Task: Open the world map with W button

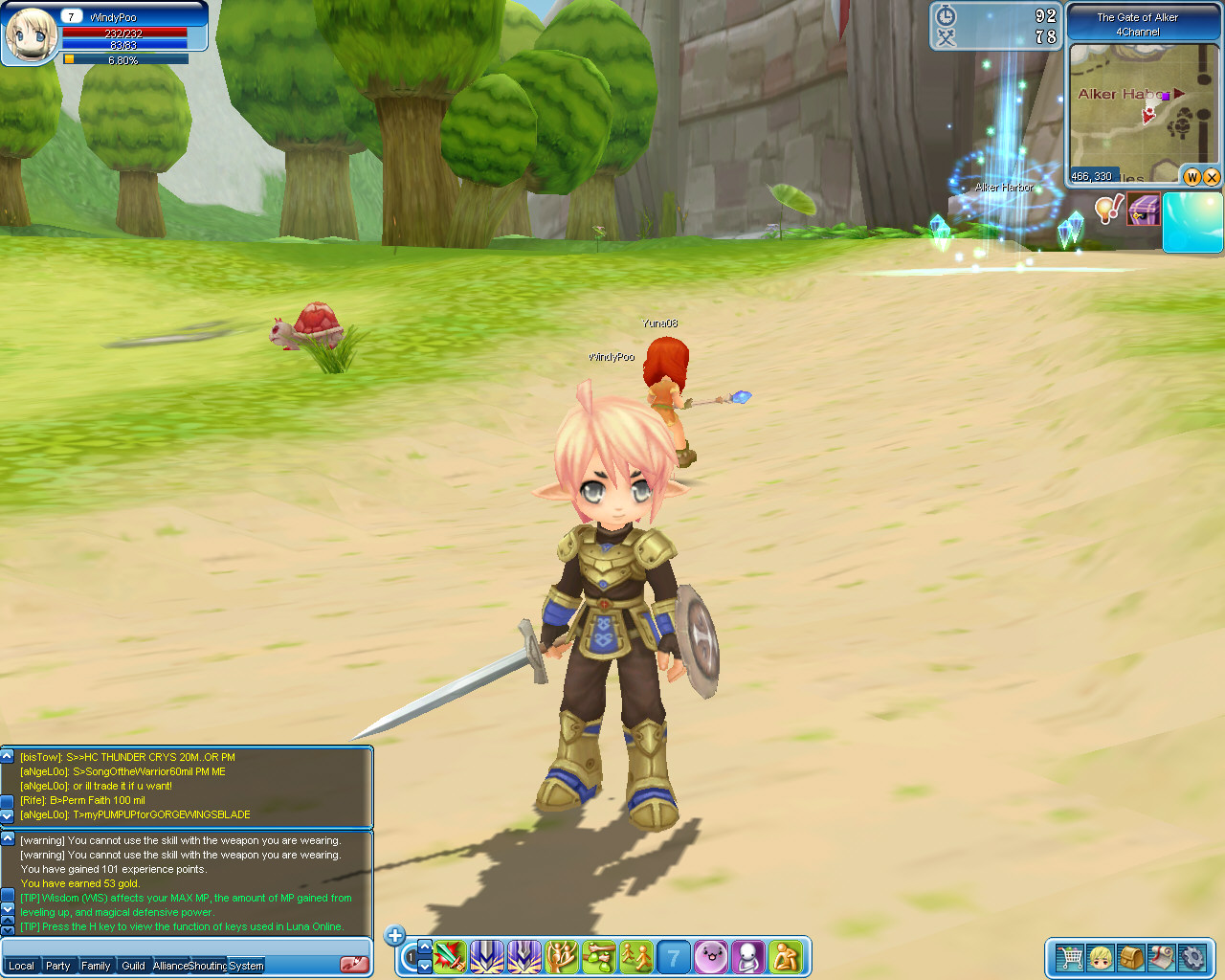Action: point(1192,176)
